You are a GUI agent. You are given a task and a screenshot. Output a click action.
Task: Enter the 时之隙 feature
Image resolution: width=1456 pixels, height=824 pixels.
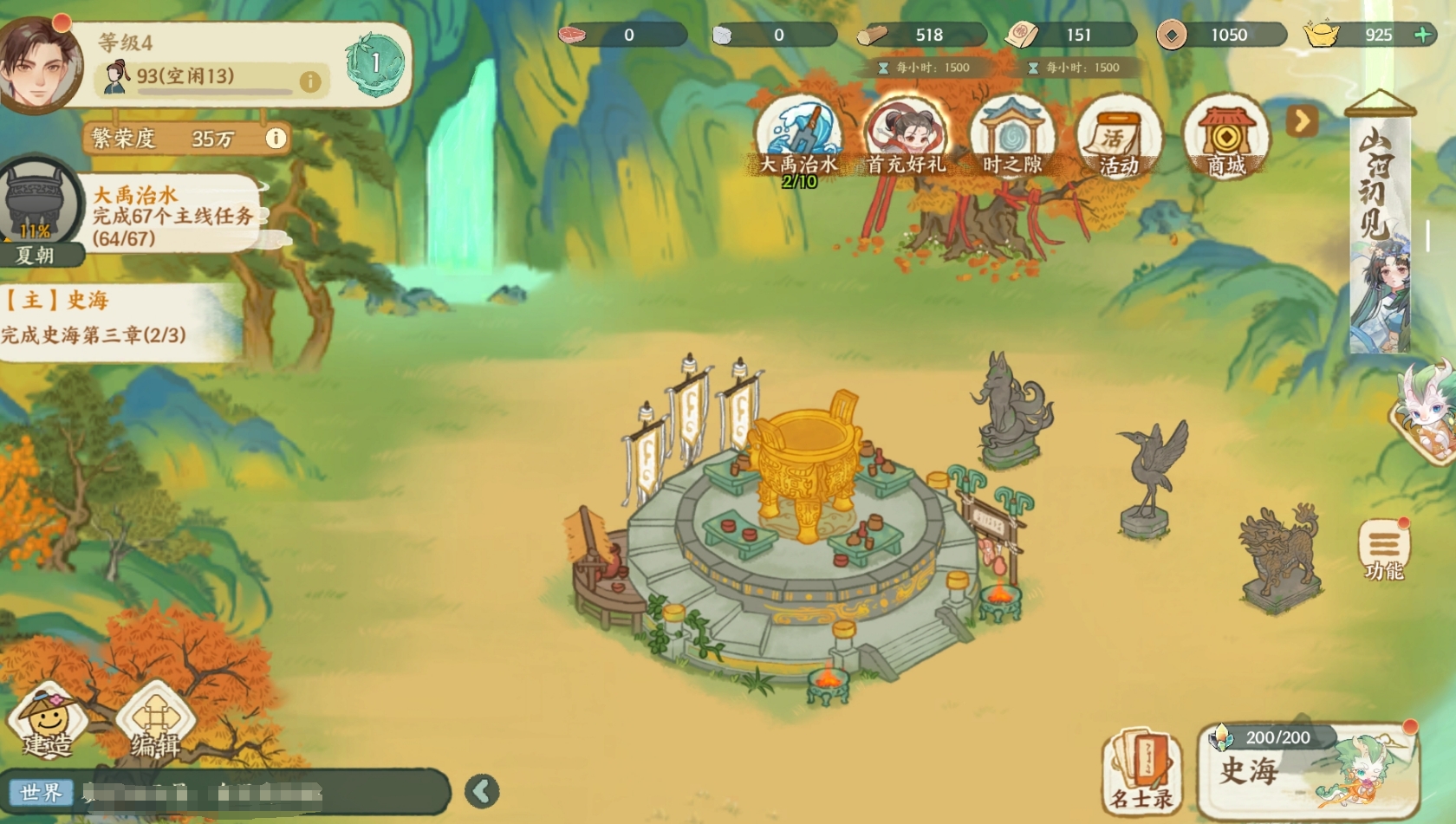(x=1012, y=139)
